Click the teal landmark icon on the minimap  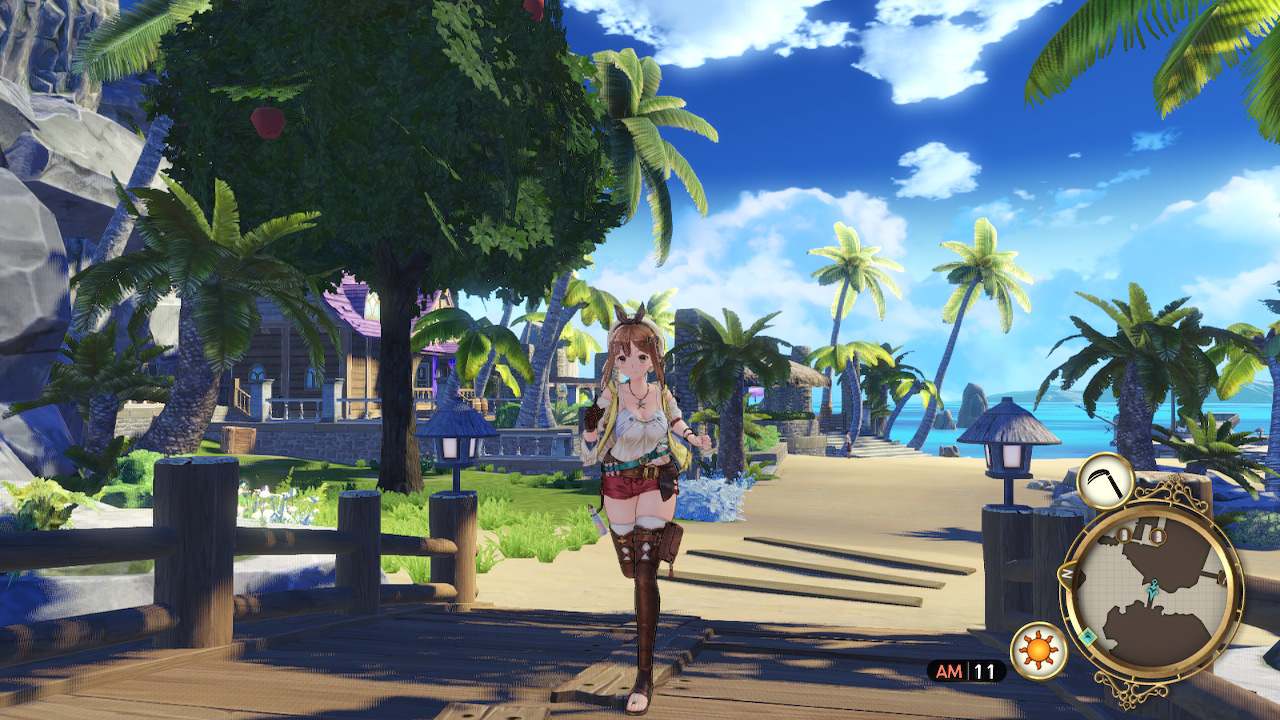tap(1088, 636)
